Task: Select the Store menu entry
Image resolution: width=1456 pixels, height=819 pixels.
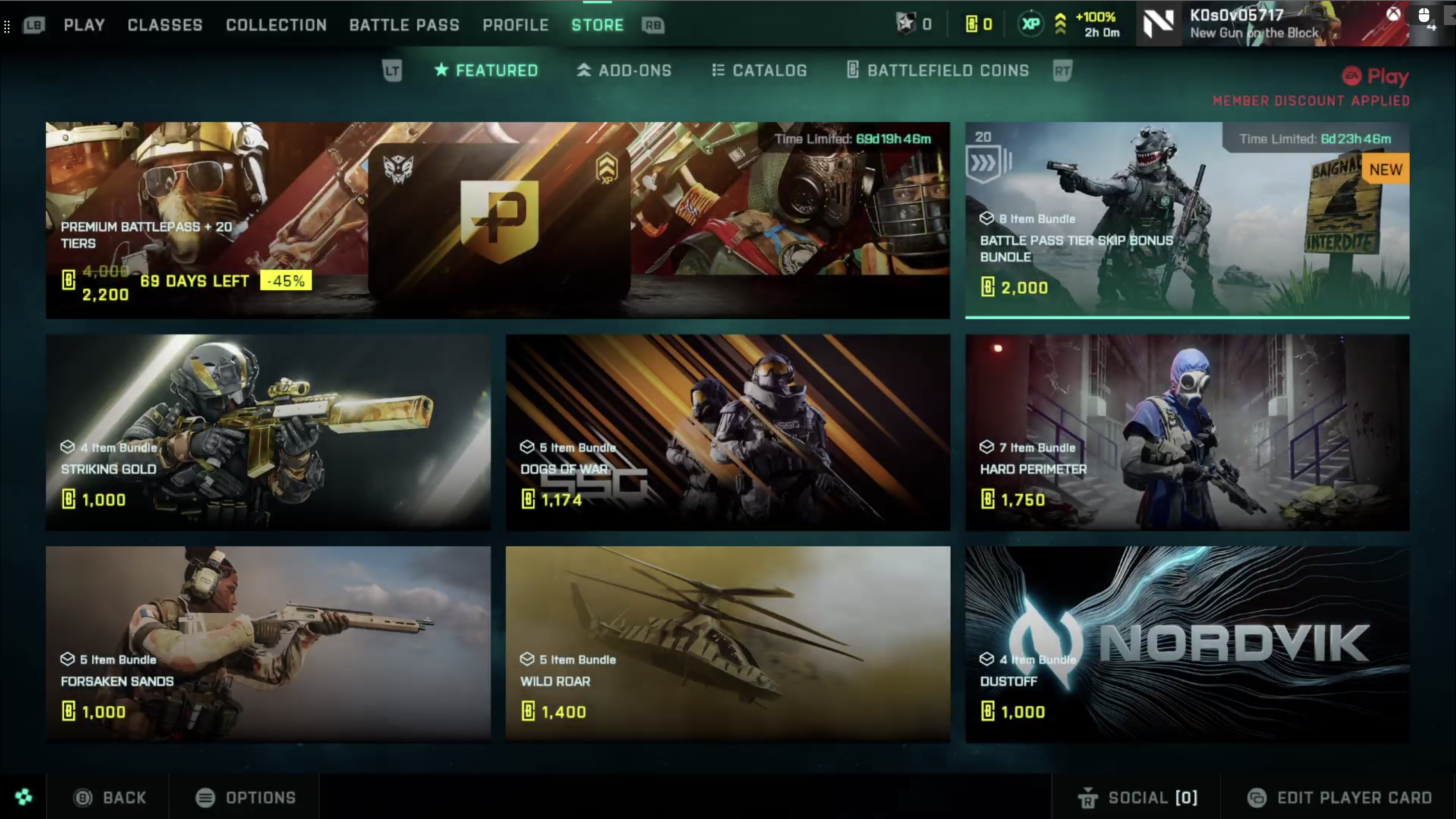Action: [597, 25]
